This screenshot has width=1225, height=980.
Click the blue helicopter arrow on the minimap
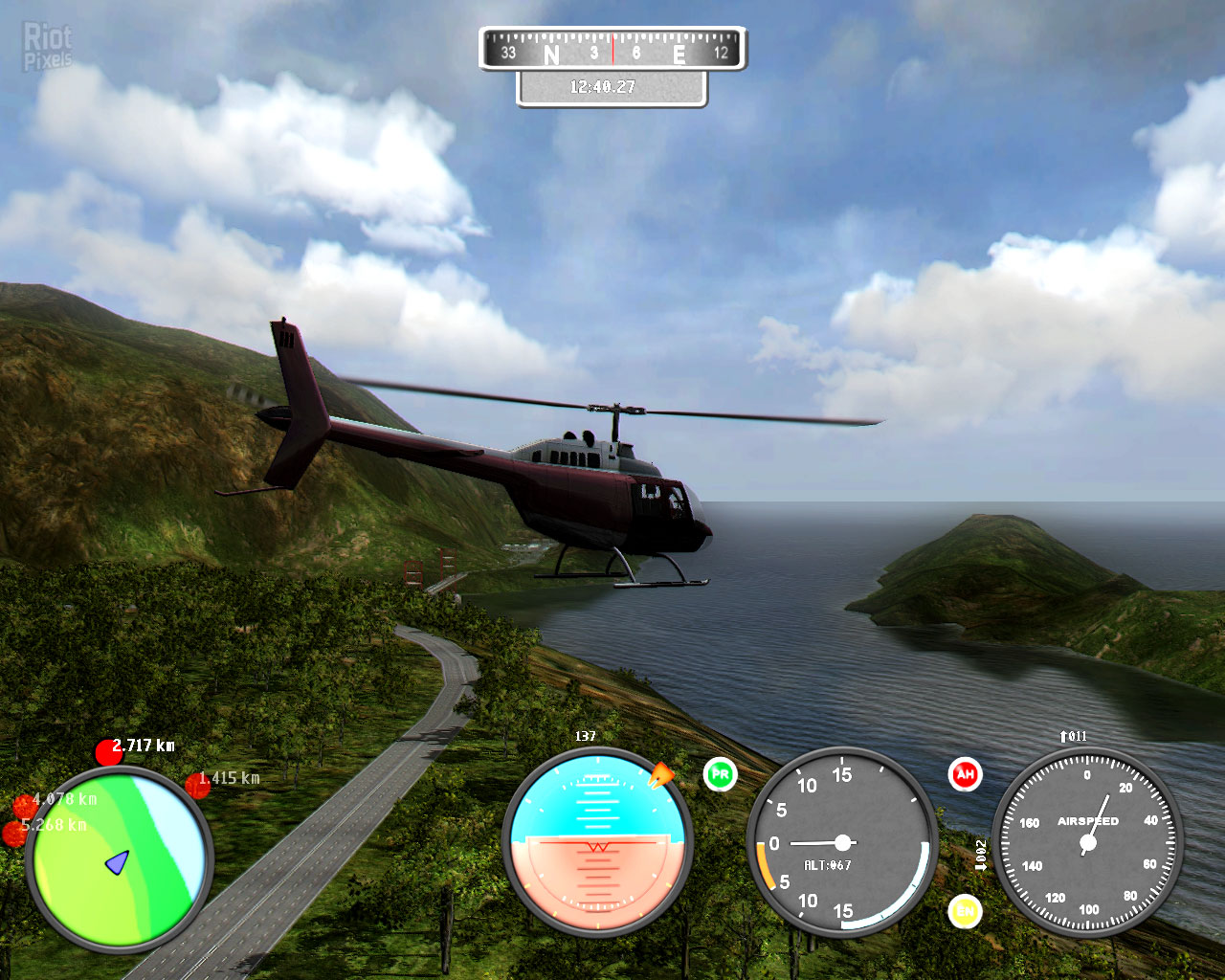[x=117, y=862]
